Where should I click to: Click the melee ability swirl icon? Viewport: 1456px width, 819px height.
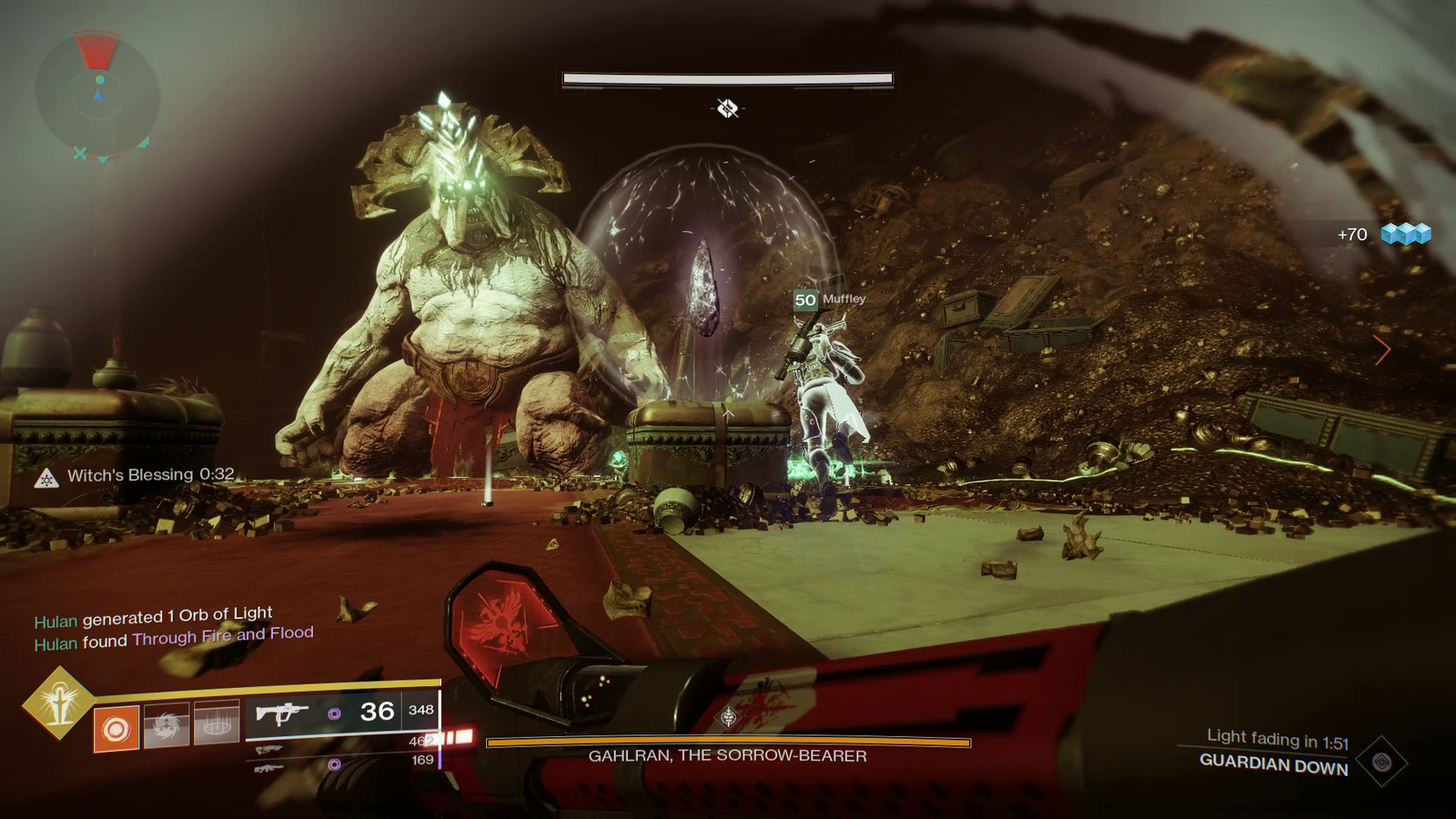coord(167,725)
